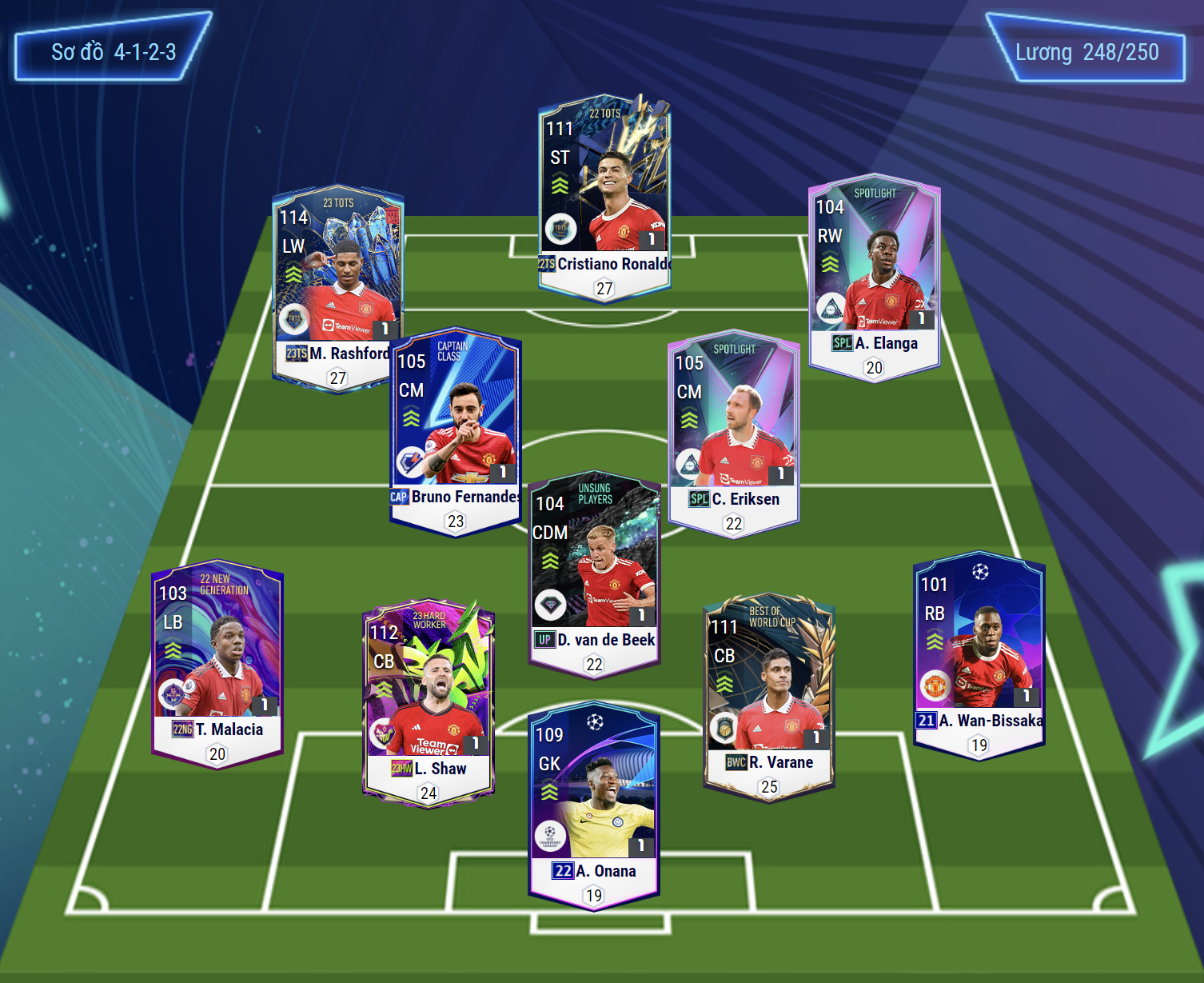
Task: Open the Sơ đồ 4-1-2-3 formation panel
Action: tap(114, 52)
